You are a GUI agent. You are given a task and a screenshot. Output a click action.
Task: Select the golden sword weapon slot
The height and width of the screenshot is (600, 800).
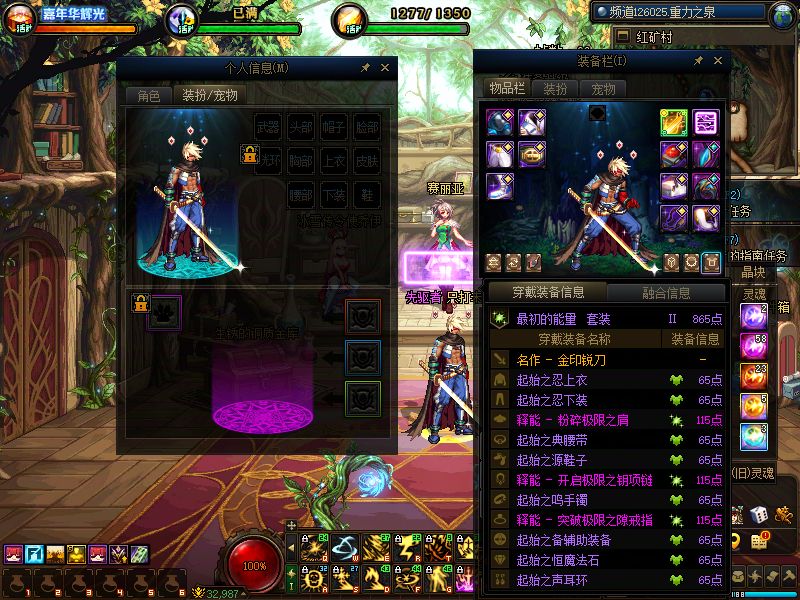(x=674, y=122)
